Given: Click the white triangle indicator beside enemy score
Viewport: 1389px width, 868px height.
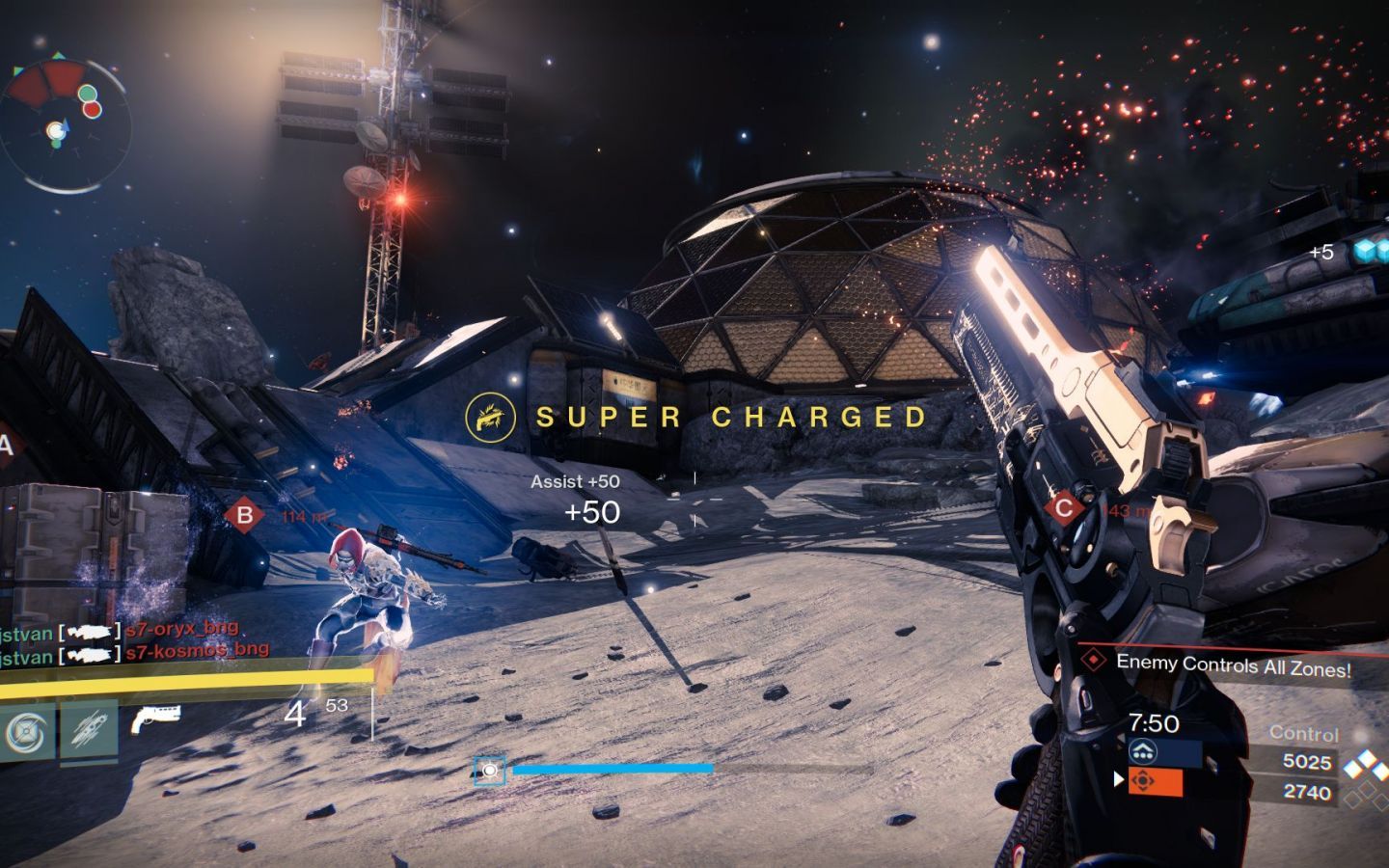Looking at the screenshot, I should pos(1116,781).
